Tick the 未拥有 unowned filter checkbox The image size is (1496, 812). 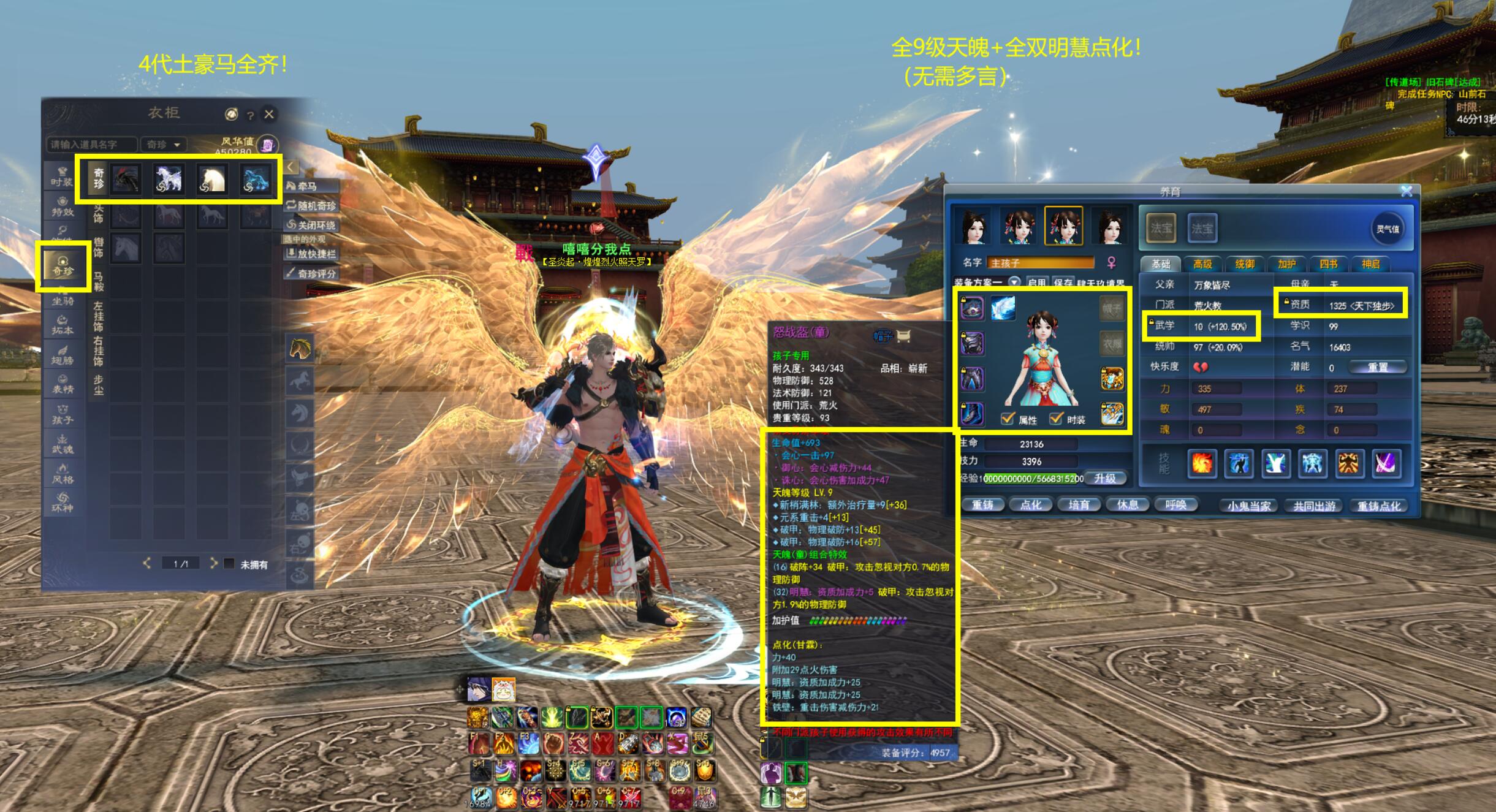coord(229,563)
